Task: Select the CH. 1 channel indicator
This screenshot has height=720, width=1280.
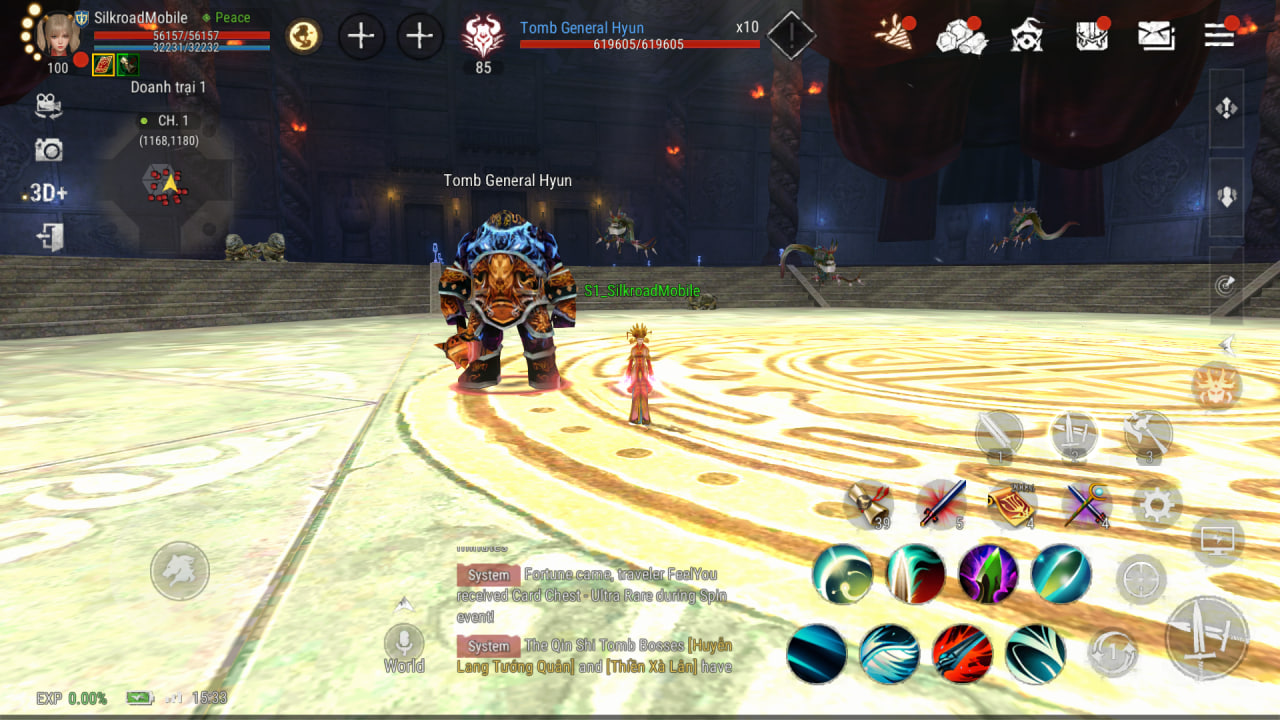Action: pos(166,121)
